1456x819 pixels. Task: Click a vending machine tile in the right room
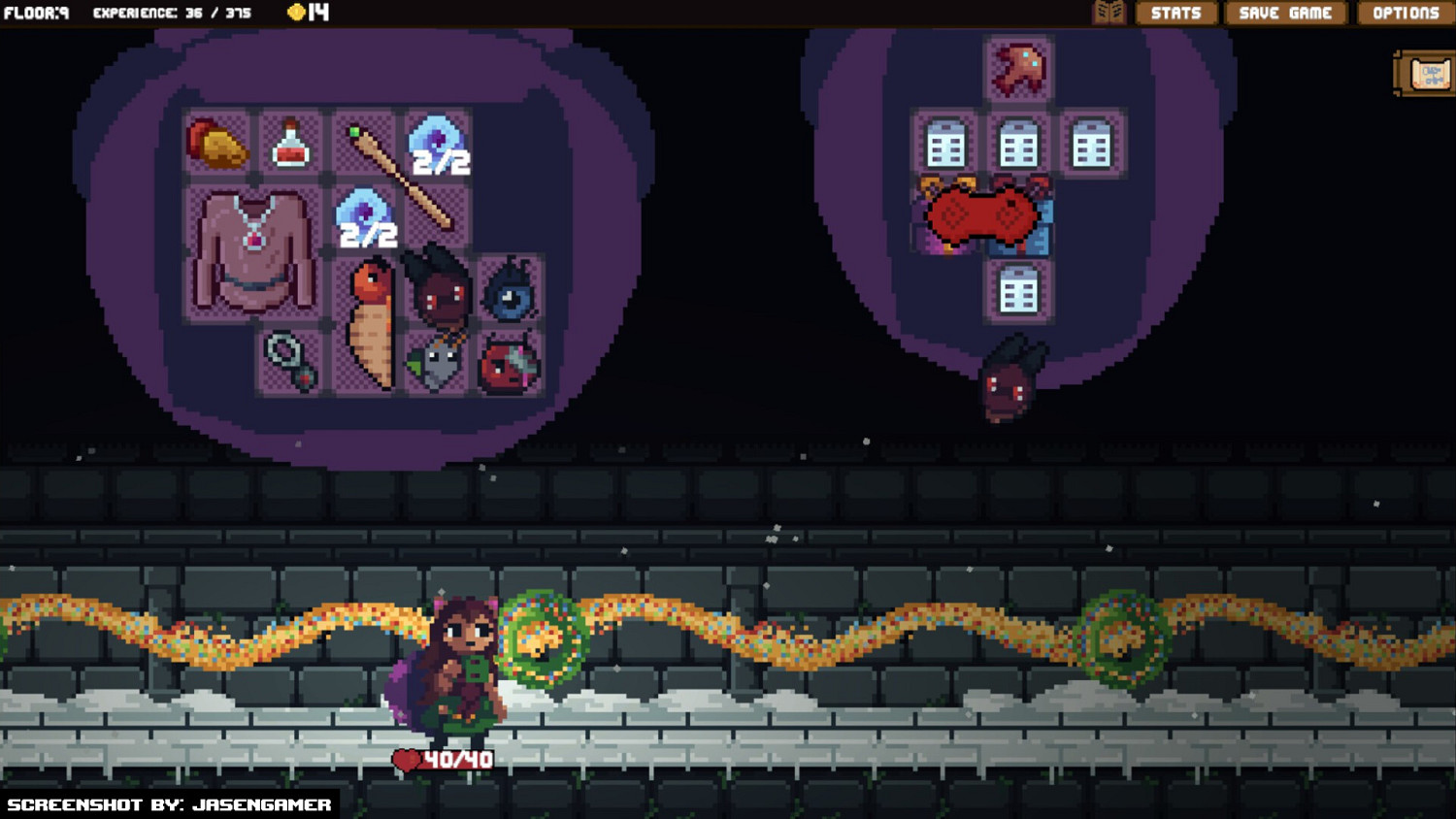pos(1017,143)
